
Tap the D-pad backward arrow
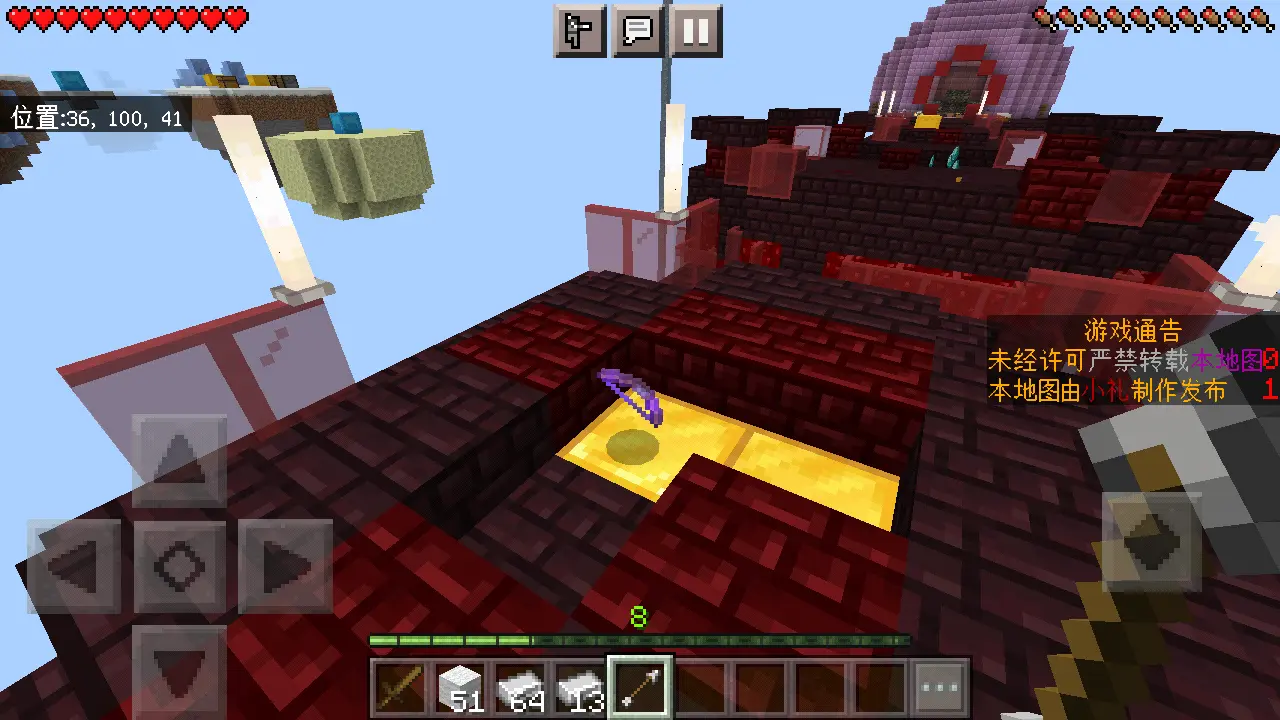(x=180, y=668)
